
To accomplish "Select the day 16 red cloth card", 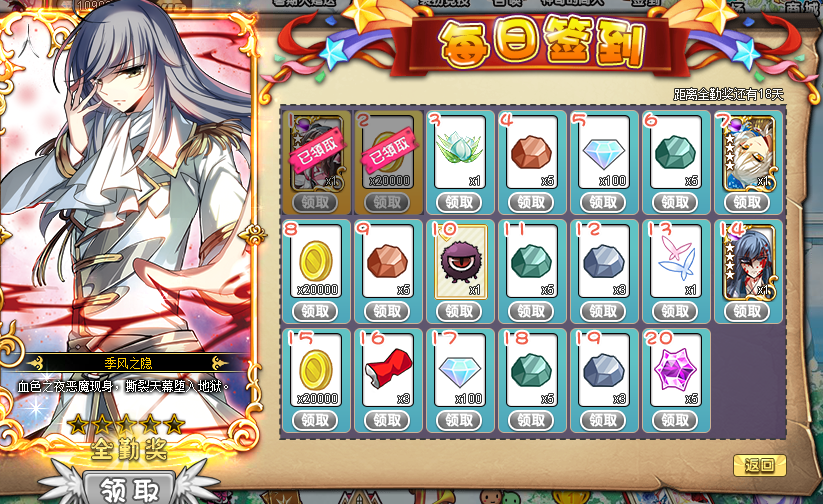I will point(388,369).
